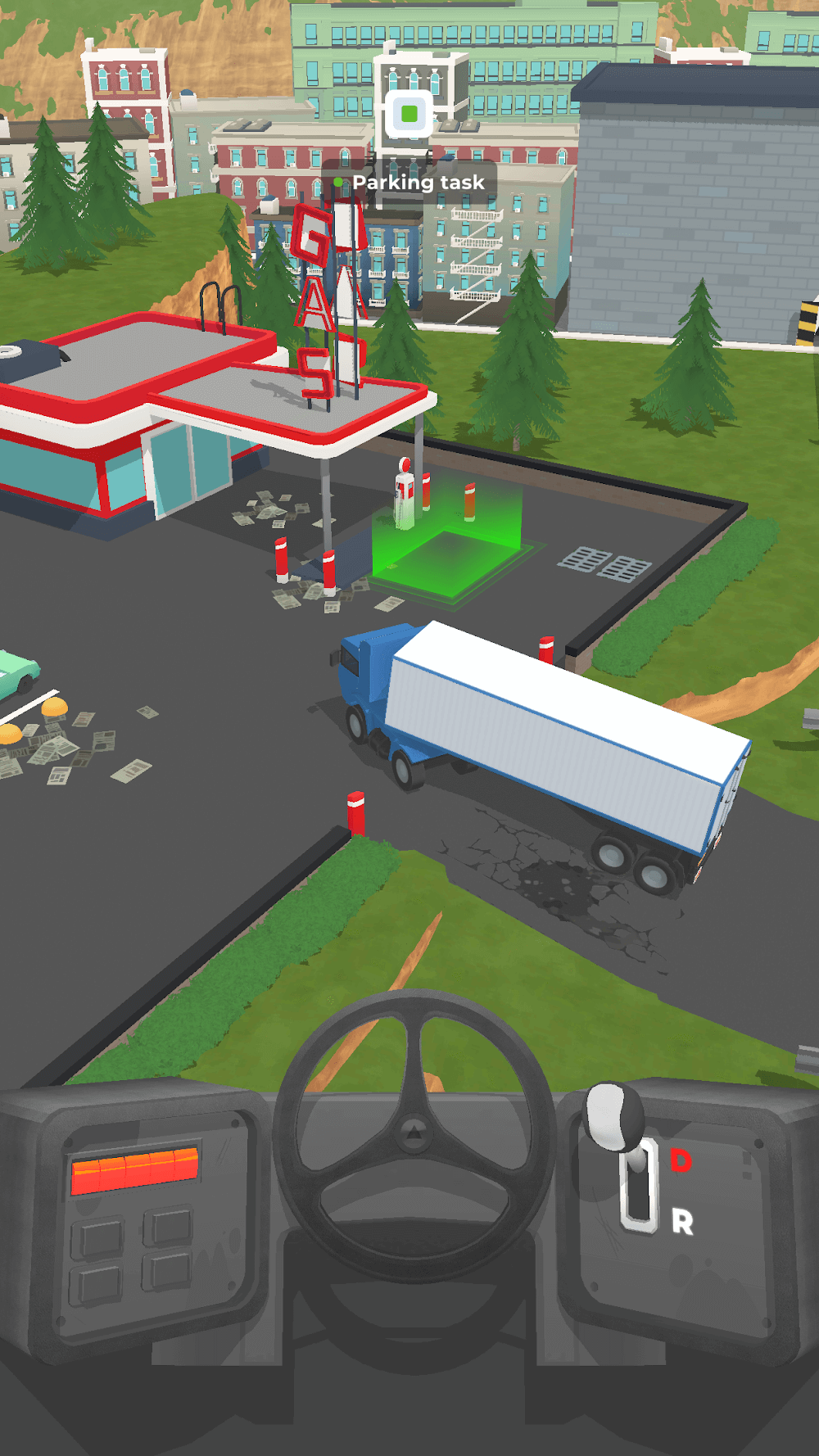Select the D drive gear

pos(681,1160)
